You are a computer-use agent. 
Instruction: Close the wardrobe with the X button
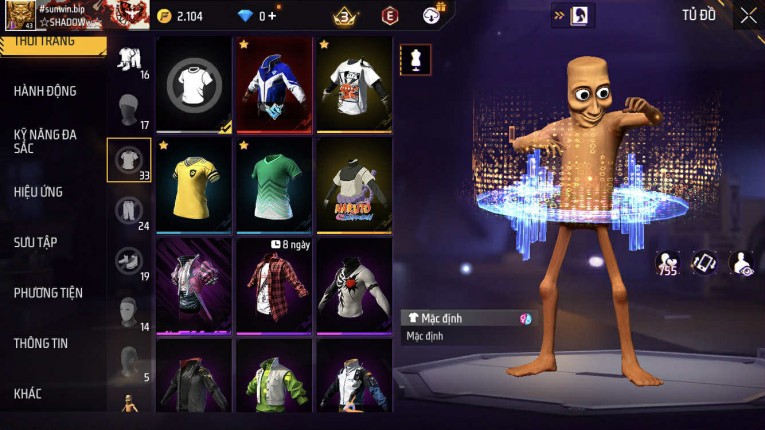click(748, 15)
